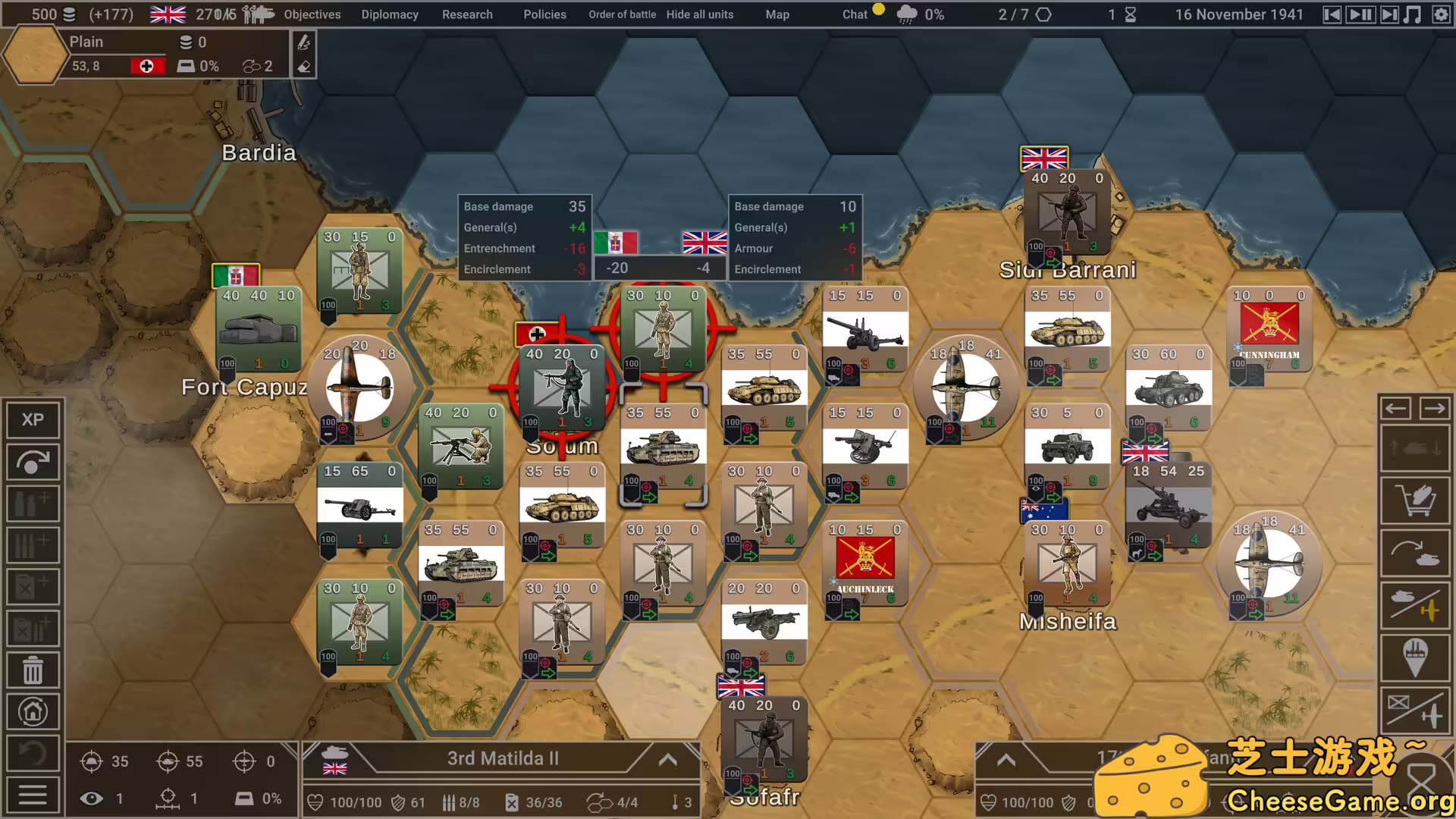Viewport: 1456px width, 819px height.
Task: Click Order of battle
Action: coord(622,14)
